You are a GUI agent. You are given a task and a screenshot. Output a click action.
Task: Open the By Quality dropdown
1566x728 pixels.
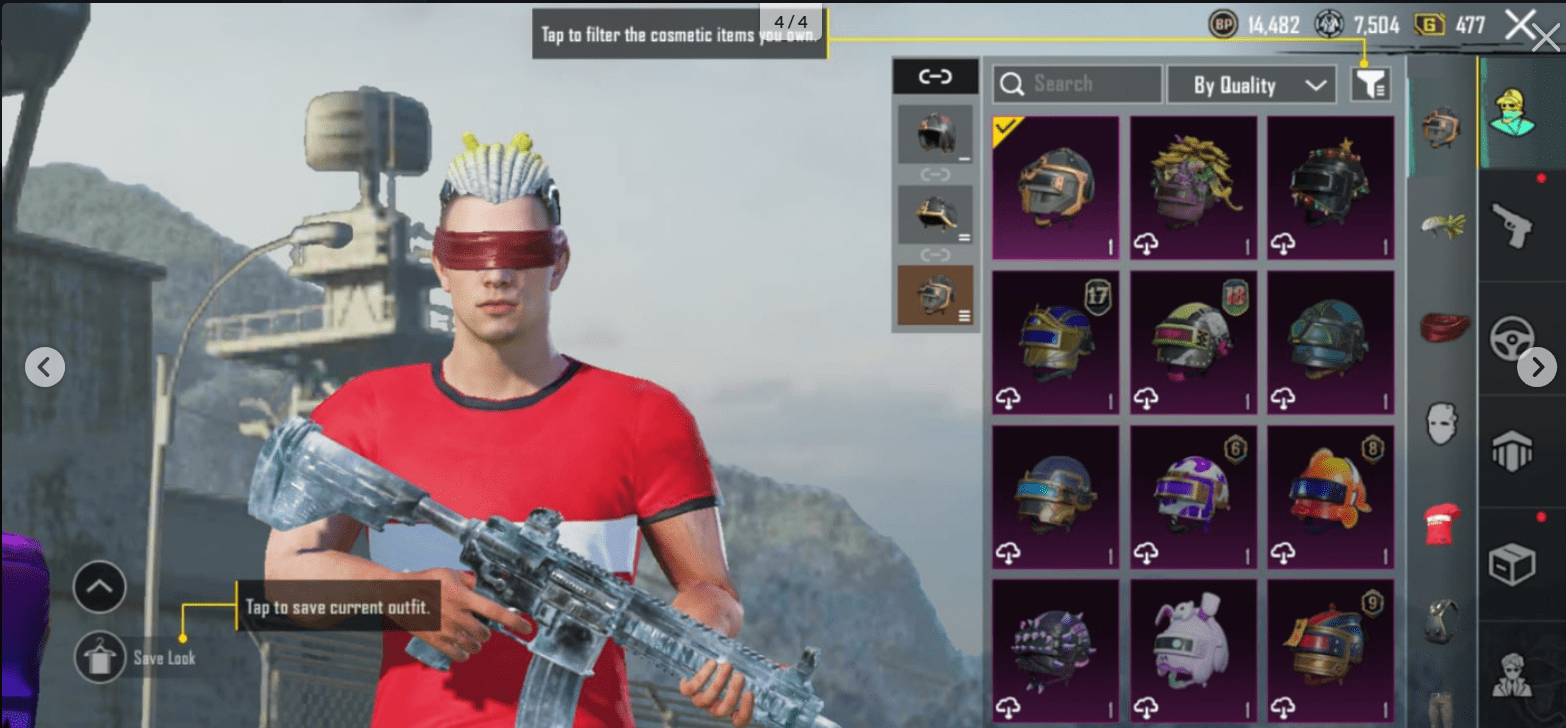pos(1252,84)
